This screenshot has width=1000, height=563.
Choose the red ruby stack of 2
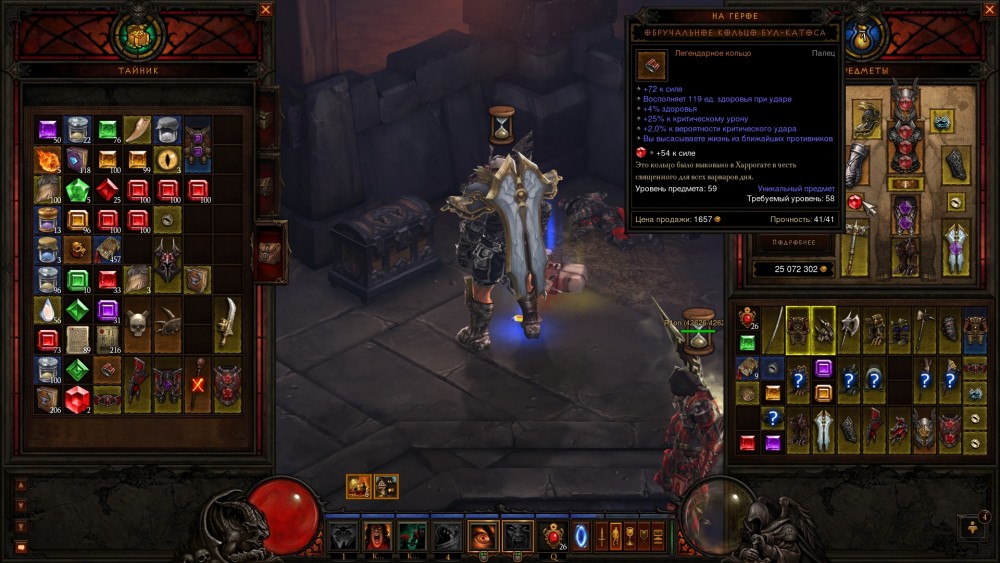tap(77, 398)
